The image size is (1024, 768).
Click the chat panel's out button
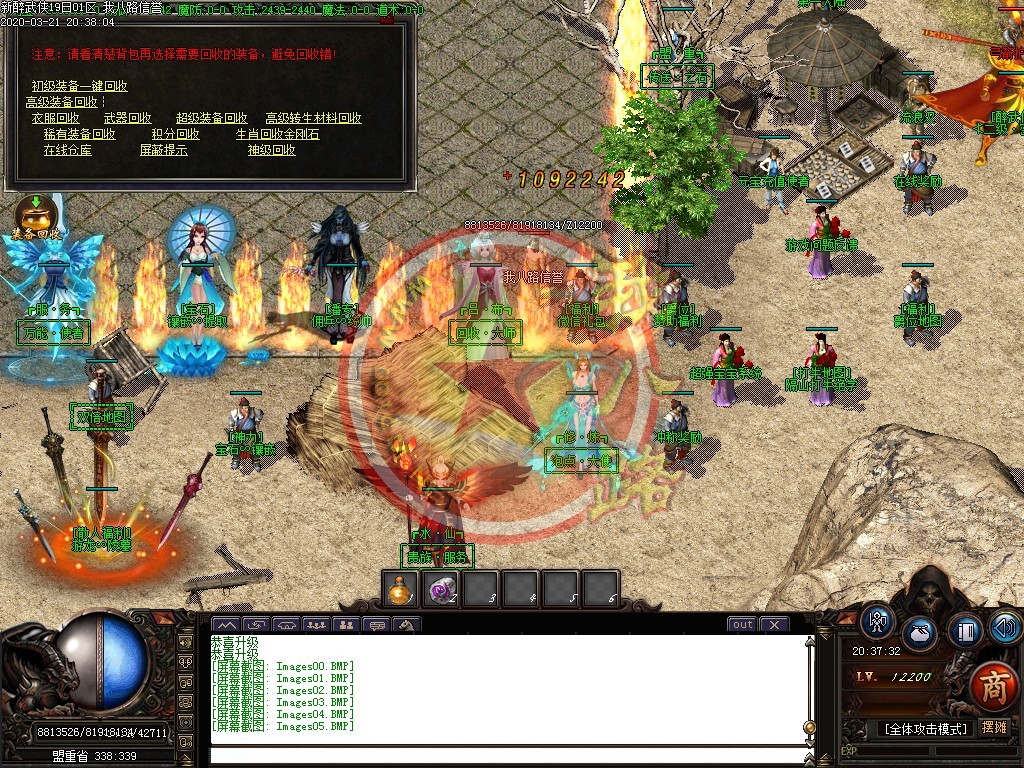(x=742, y=625)
